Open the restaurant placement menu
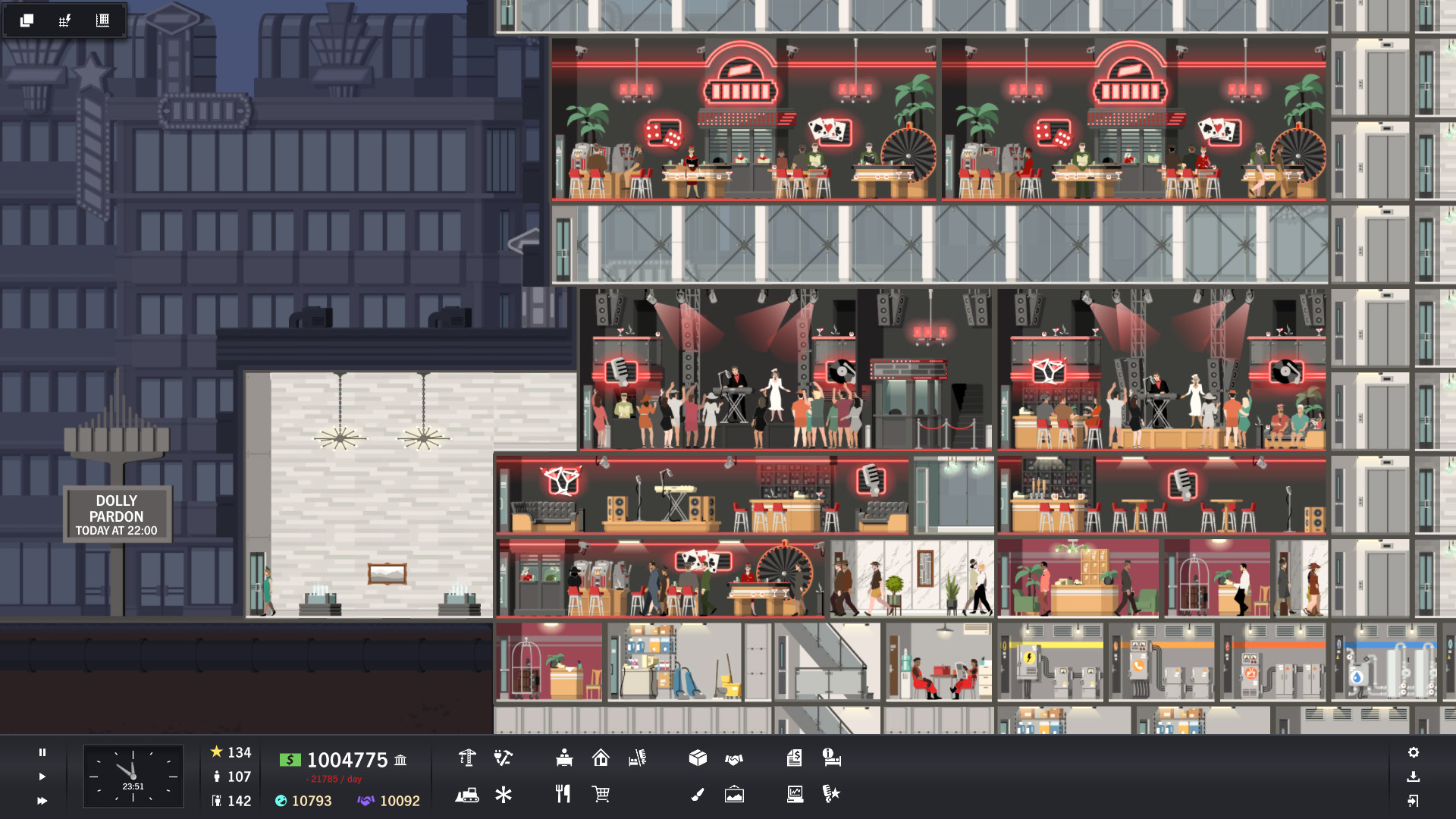The height and width of the screenshot is (819, 1456). click(x=563, y=794)
